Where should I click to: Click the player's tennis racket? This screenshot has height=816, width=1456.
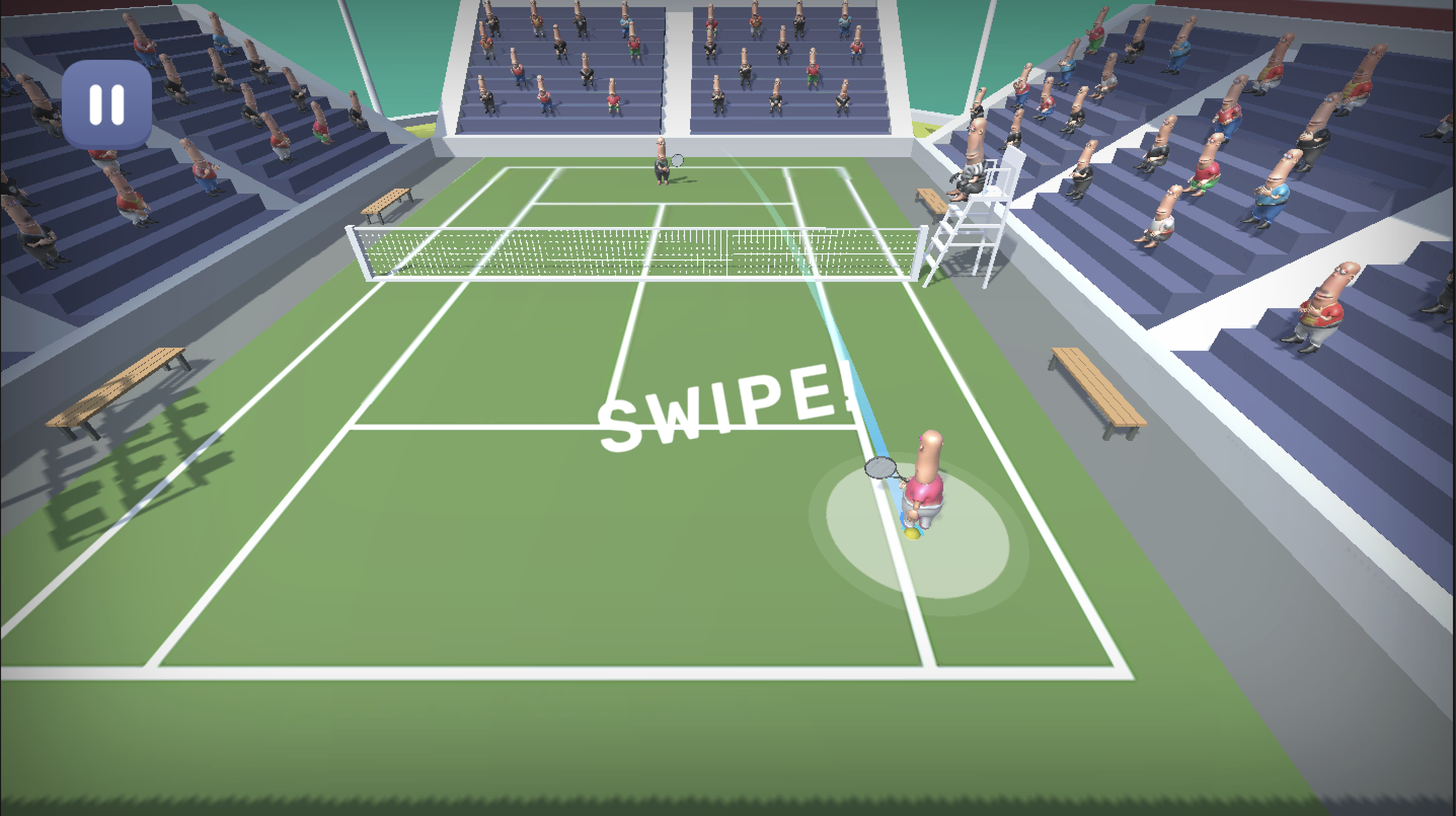click(880, 468)
